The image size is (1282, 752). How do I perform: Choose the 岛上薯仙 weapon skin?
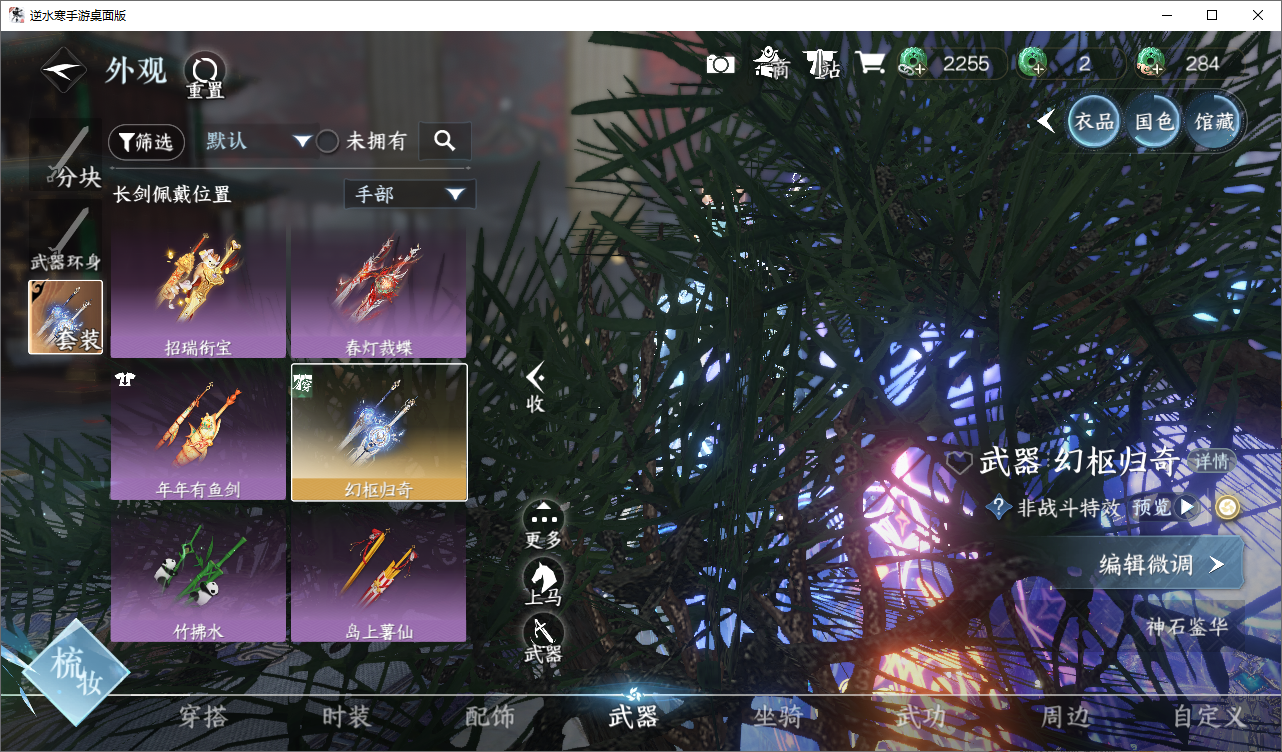click(378, 574)
